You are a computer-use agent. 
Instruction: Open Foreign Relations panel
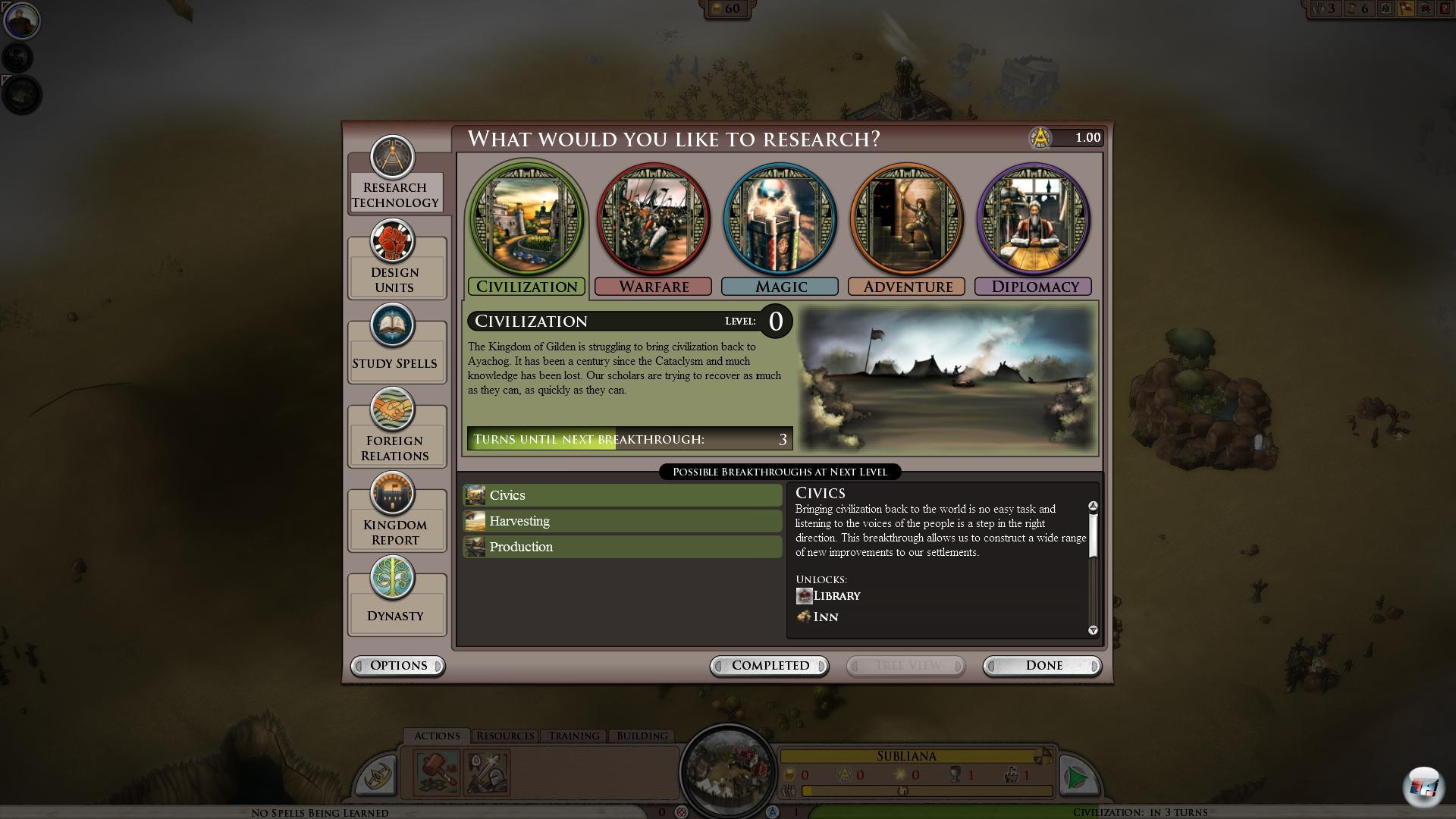[396, 430]
